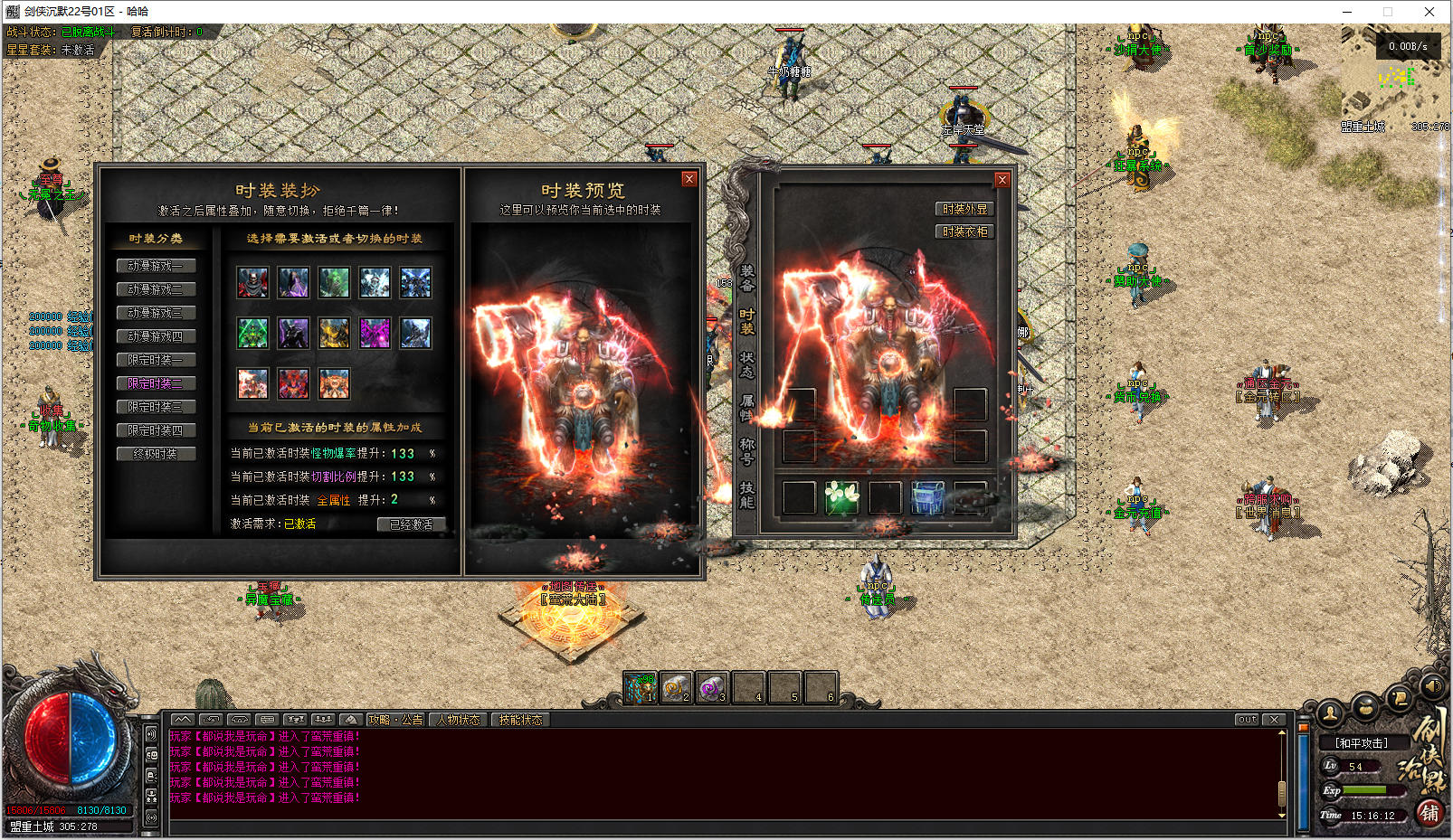The height and width of the screenshot is (840, 1453).
Task: Choose the 动漫游戏四 category
Action: click(156, 336)
